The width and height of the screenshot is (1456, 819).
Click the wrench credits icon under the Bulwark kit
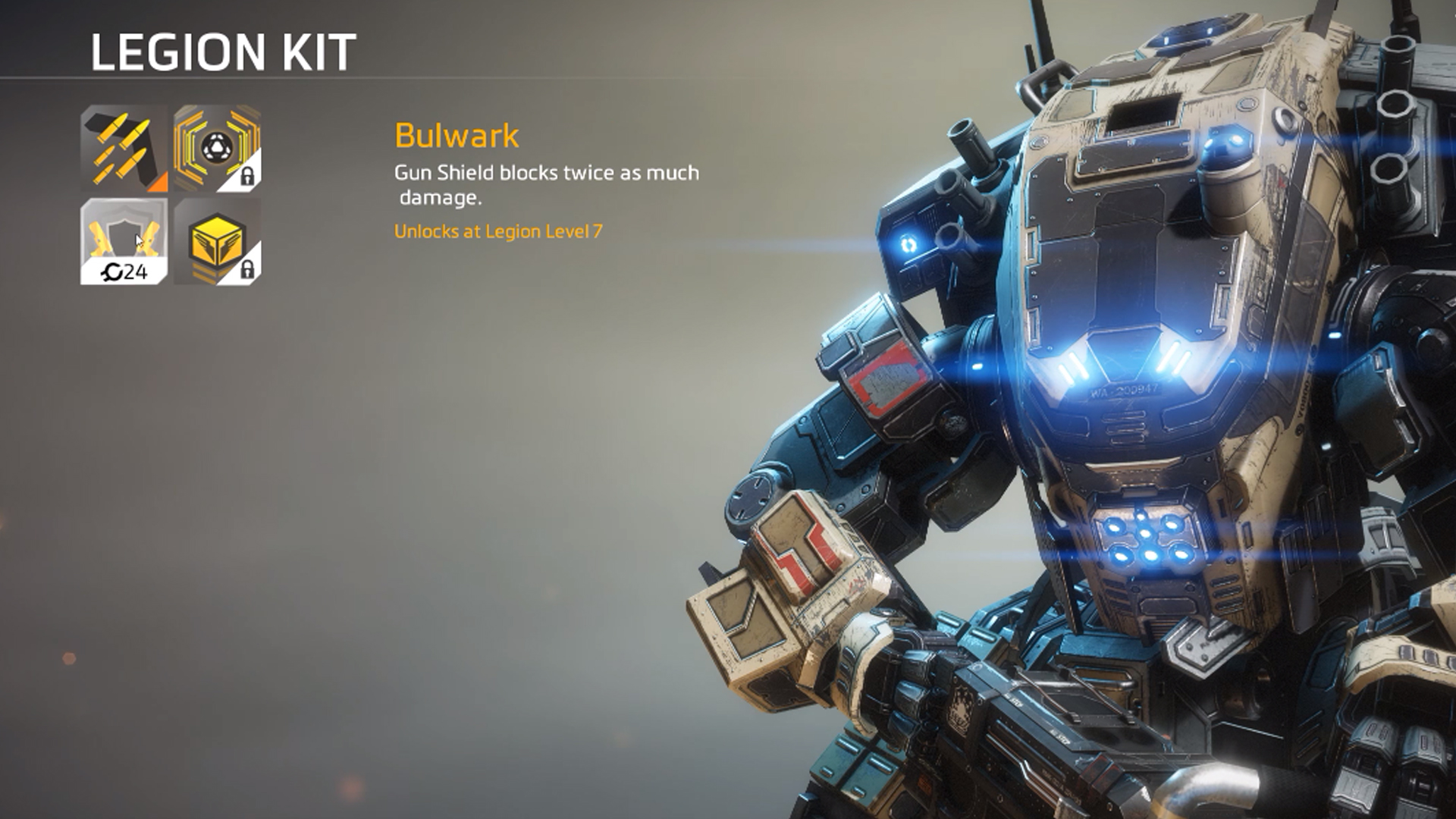pyautogui.click(x=112, y=271)
